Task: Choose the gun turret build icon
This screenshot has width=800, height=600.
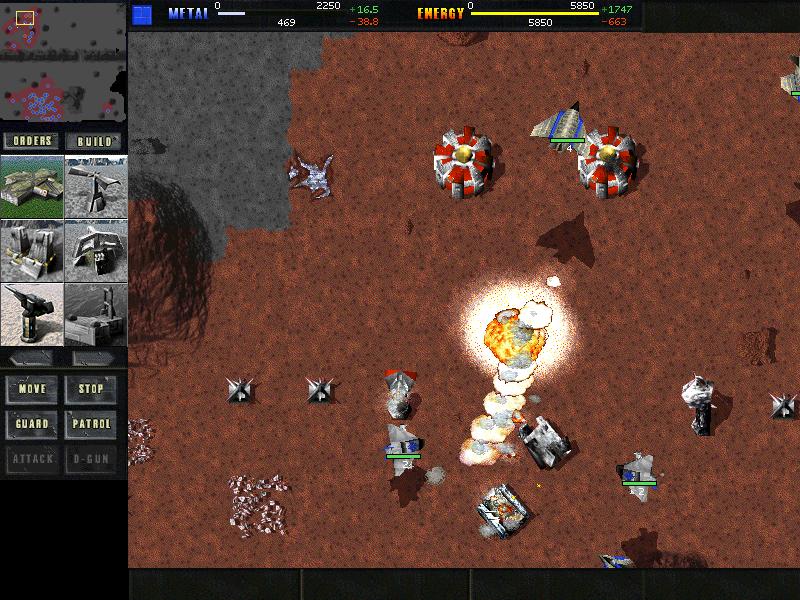Action: (32, 314)
